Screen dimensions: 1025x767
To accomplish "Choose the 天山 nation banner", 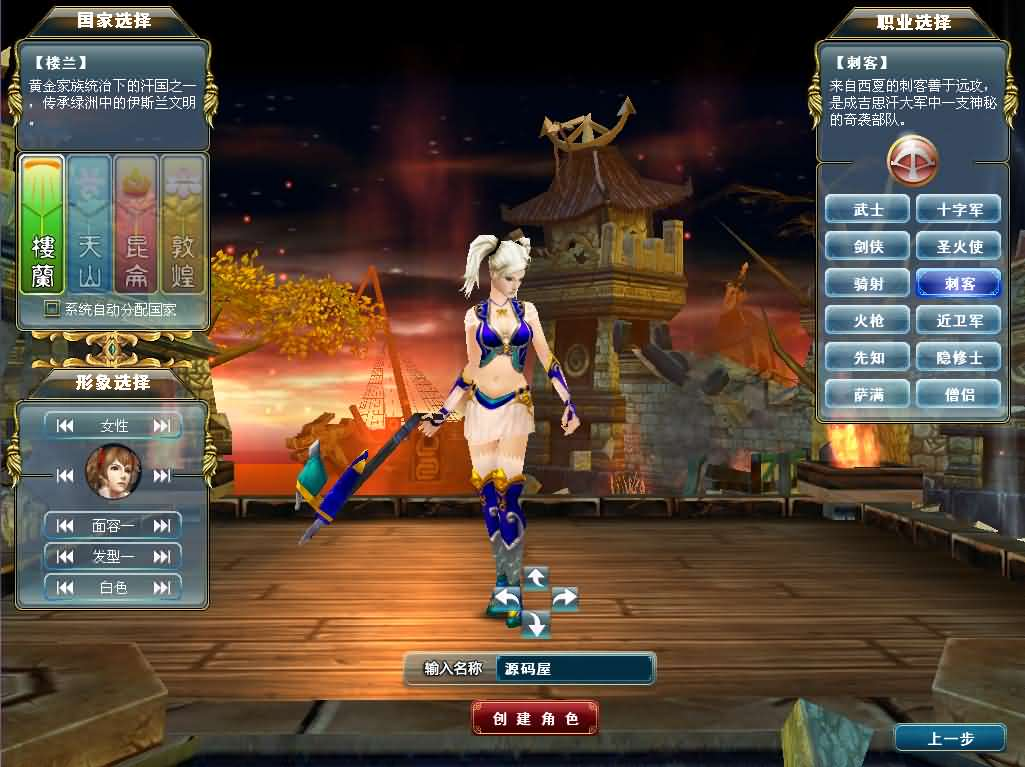I will click(x=90, y=224).
